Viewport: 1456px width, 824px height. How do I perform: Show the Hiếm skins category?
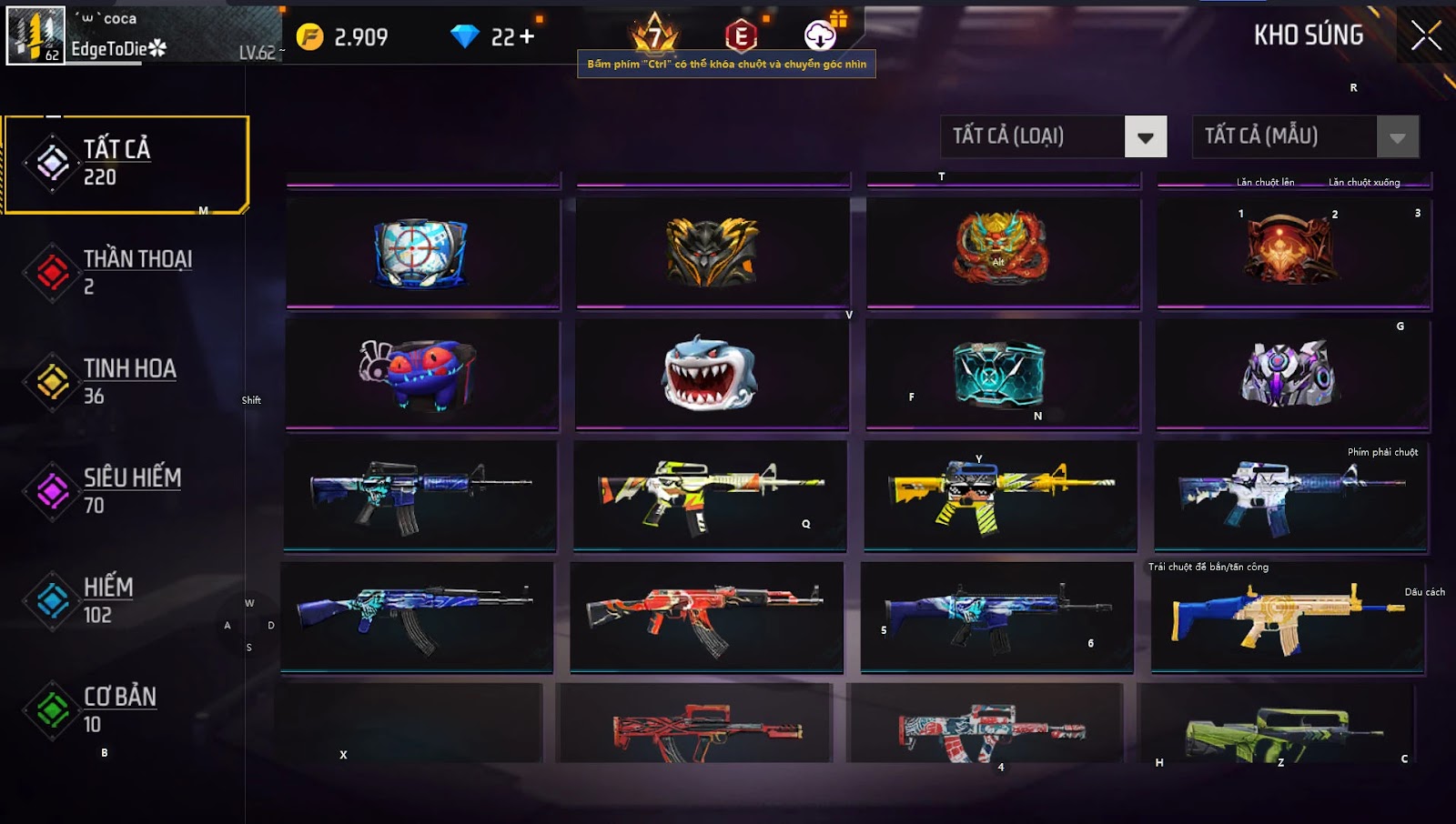[126, 600]
